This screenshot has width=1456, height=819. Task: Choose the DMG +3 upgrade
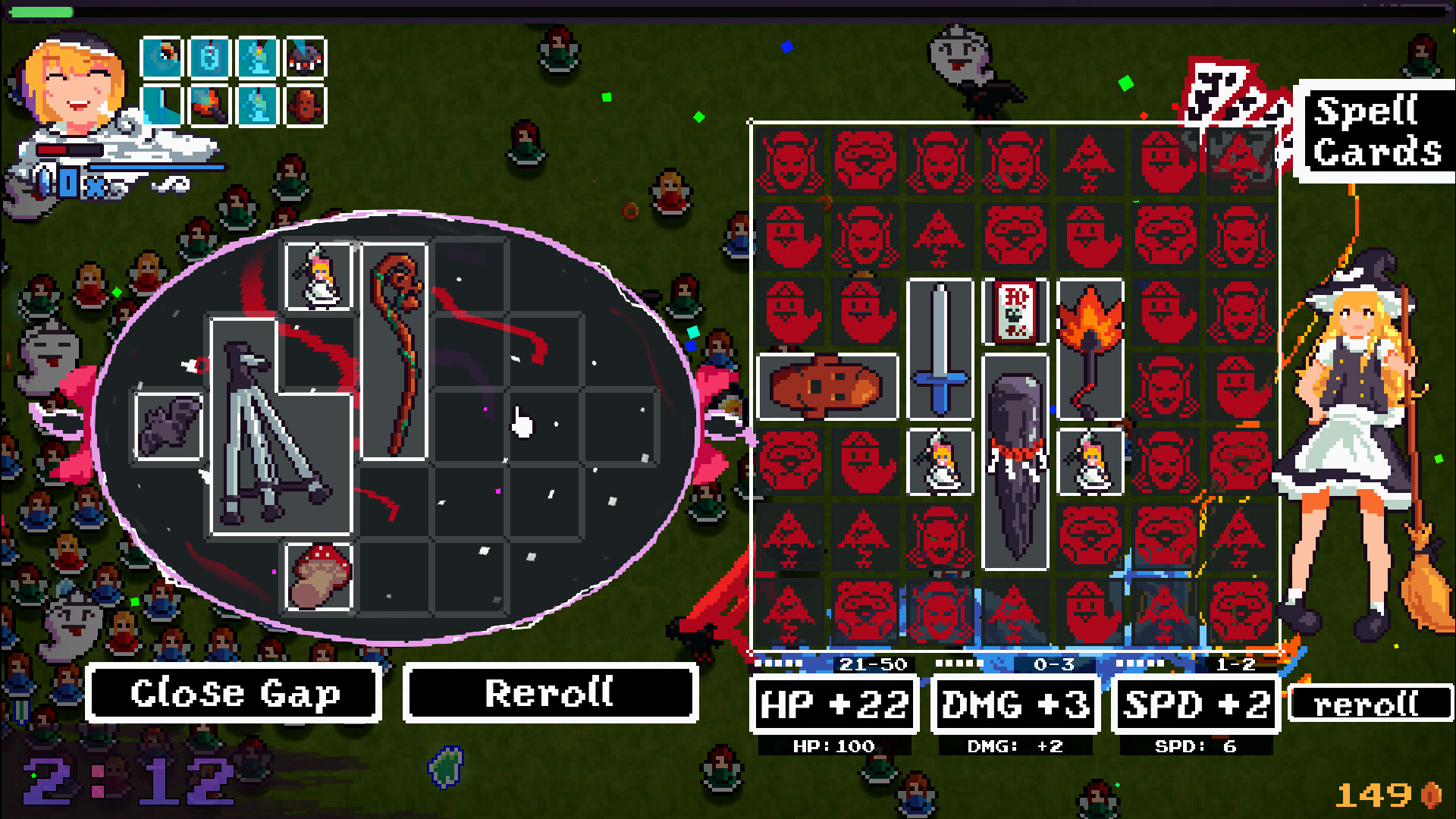(x=1014, y=704)
